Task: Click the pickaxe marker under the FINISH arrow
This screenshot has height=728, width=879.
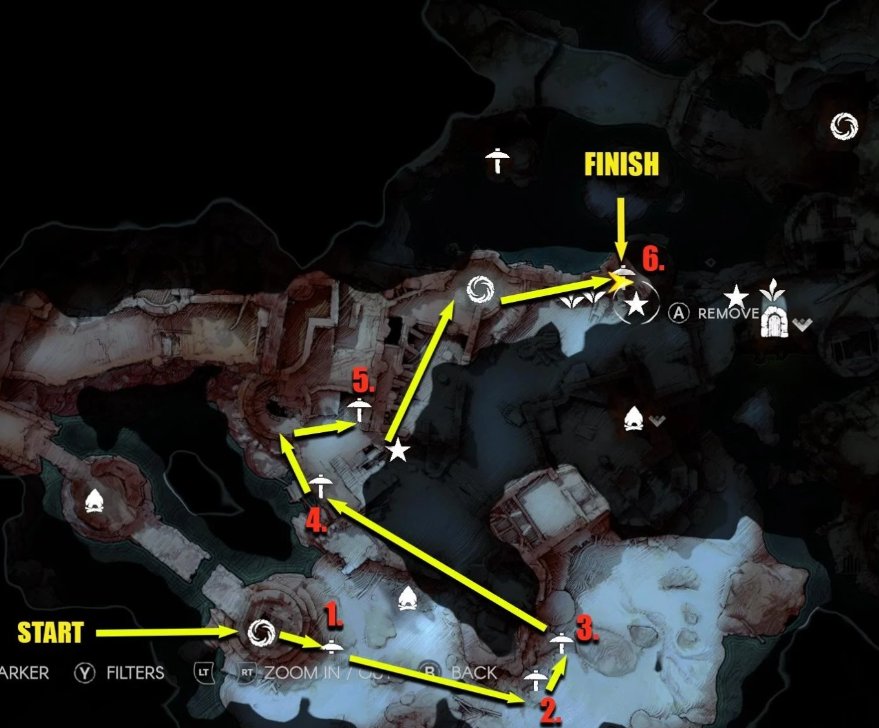Action: point(624,276)
